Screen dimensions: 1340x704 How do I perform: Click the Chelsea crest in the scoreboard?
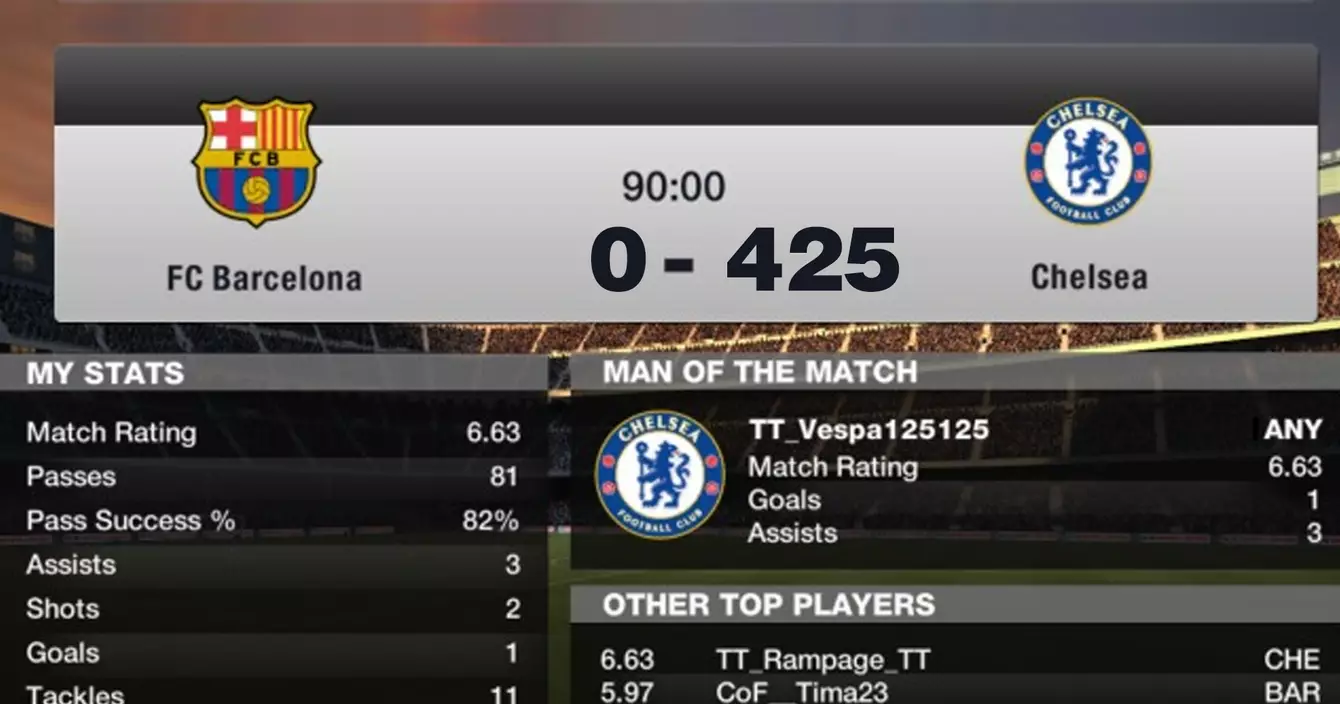point(1088,161)
